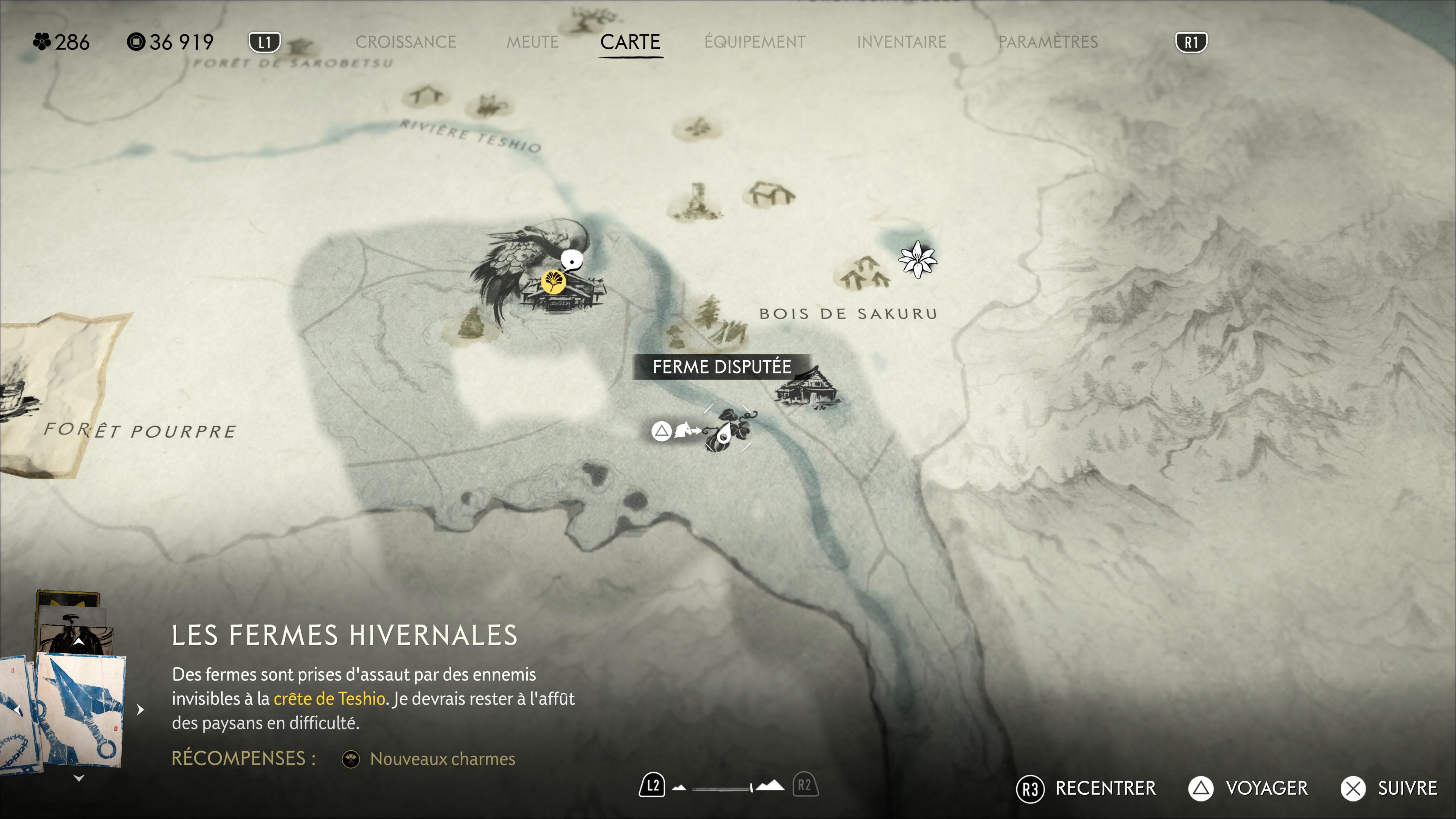Go to the Équipement tab
The height and width of the screenshot is (819, 1456).
pos(755,42)
